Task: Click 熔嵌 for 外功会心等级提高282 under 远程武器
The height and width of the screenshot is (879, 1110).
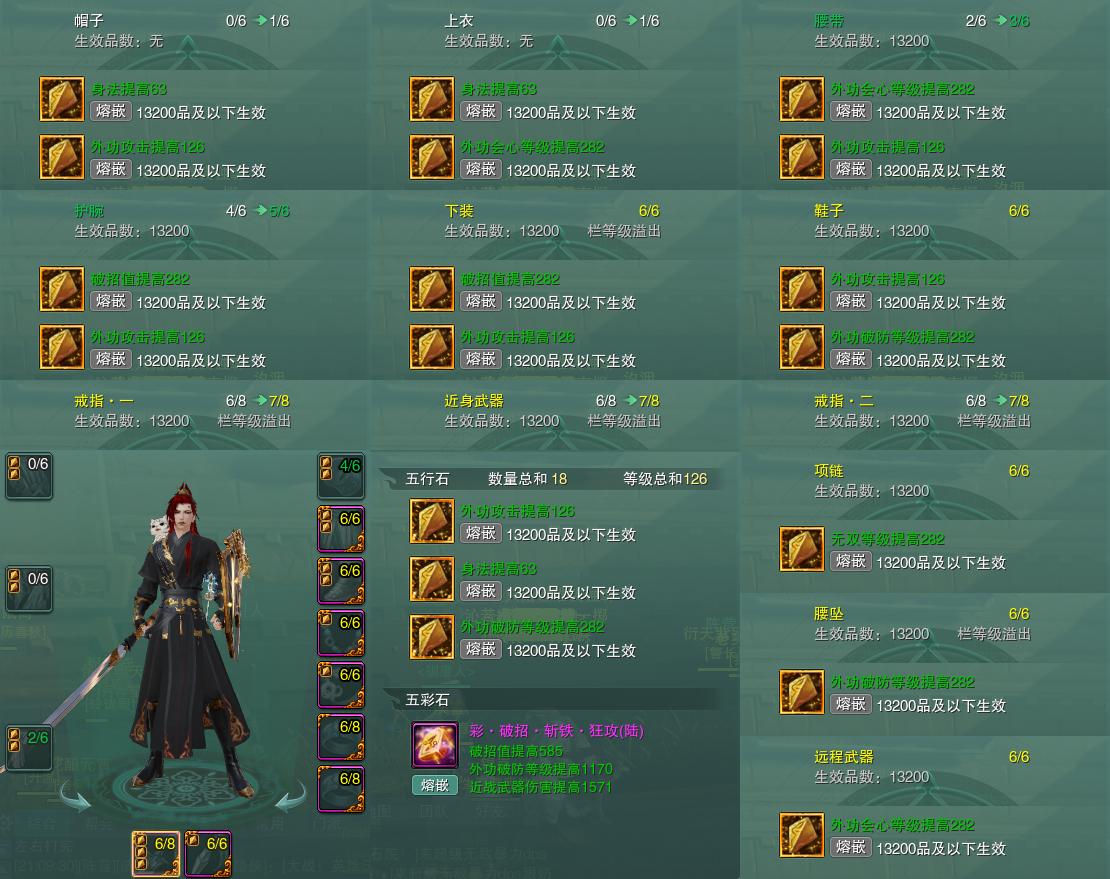Action: [850, 847]
